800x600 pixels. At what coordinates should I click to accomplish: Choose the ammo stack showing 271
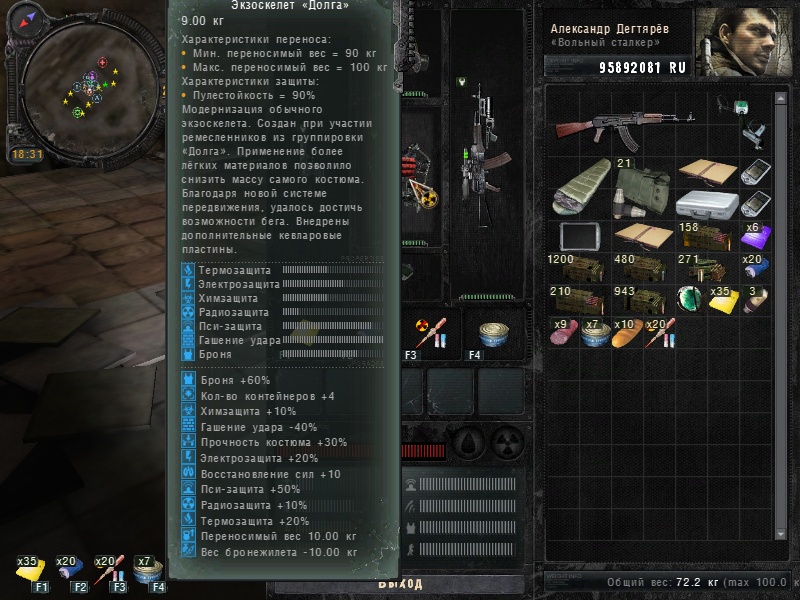[x=702, y=270]
